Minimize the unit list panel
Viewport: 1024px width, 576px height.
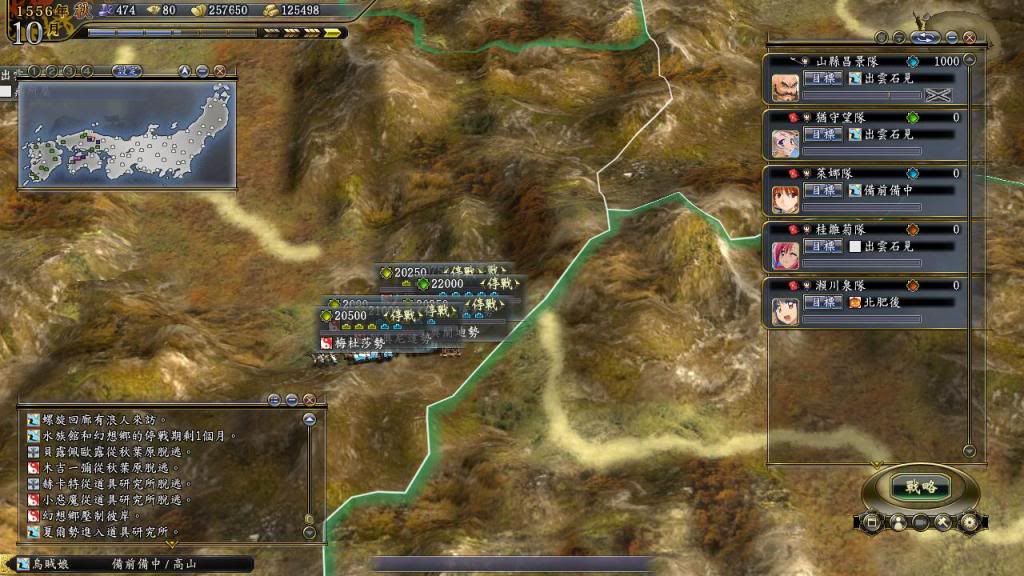click(x=952, y=37)
